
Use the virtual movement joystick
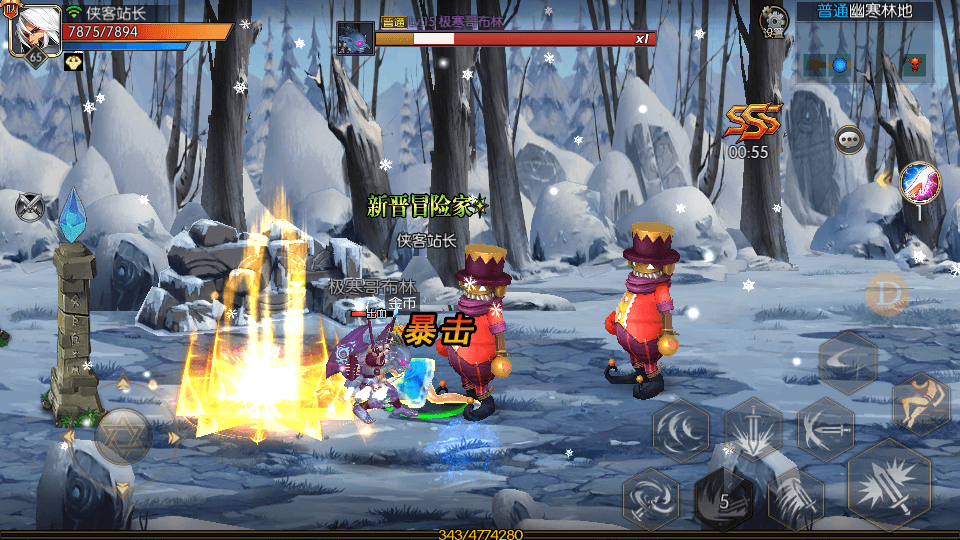pos(123,436)
